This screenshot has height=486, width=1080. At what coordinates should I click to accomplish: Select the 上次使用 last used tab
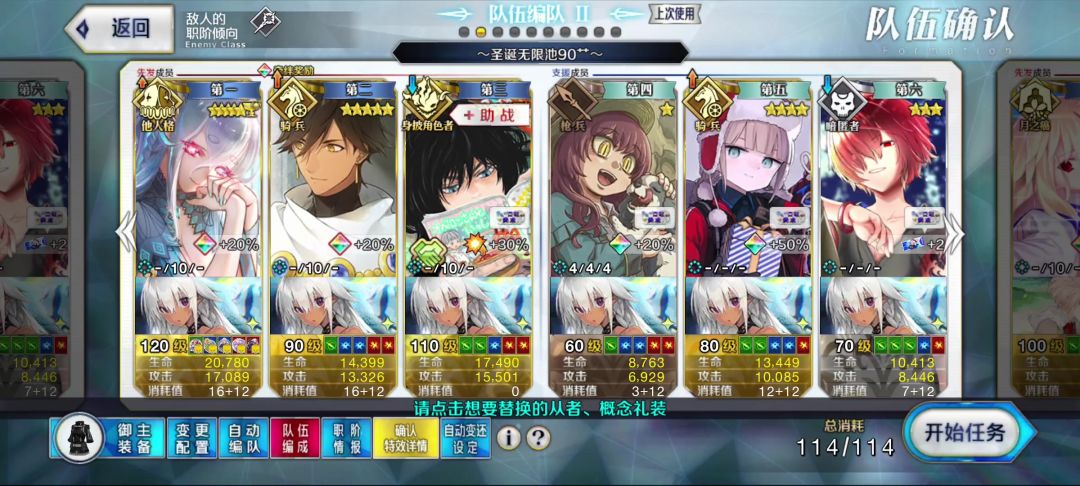pyautogui.click(x=675, y=14)
